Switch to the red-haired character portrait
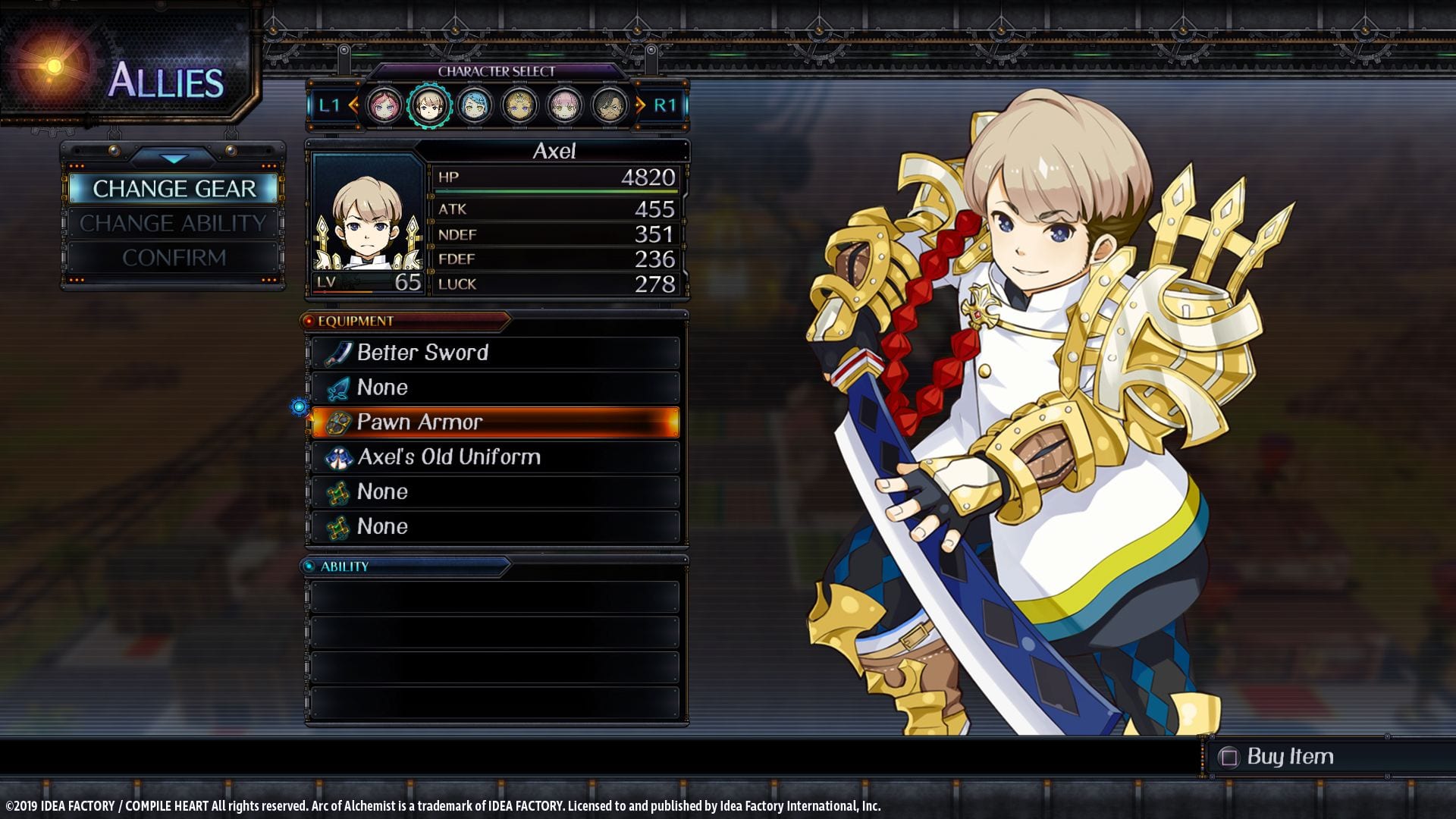The width and height of the screenshot is (1456, 819). click(x=384, y=105)
